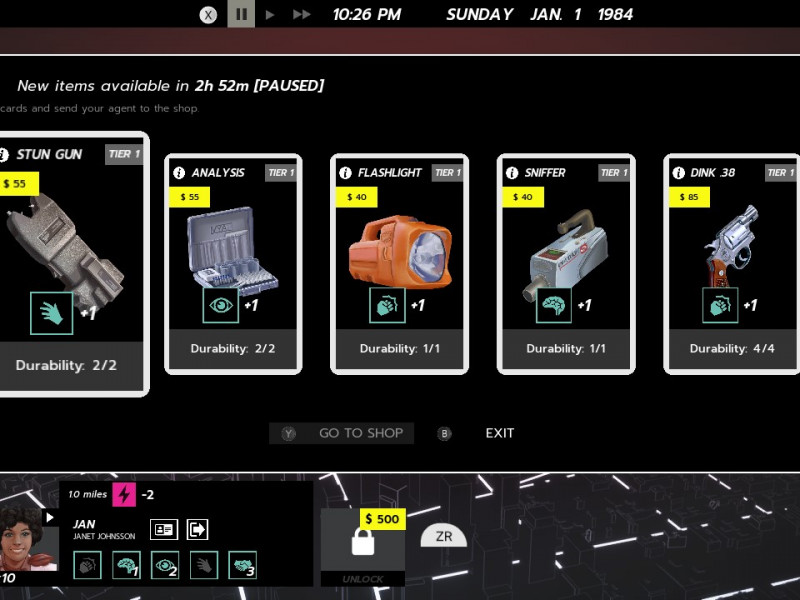The width and height of the screenshot is (800, 600).
Task: Pause the game clock
Action: click(241, 14)
